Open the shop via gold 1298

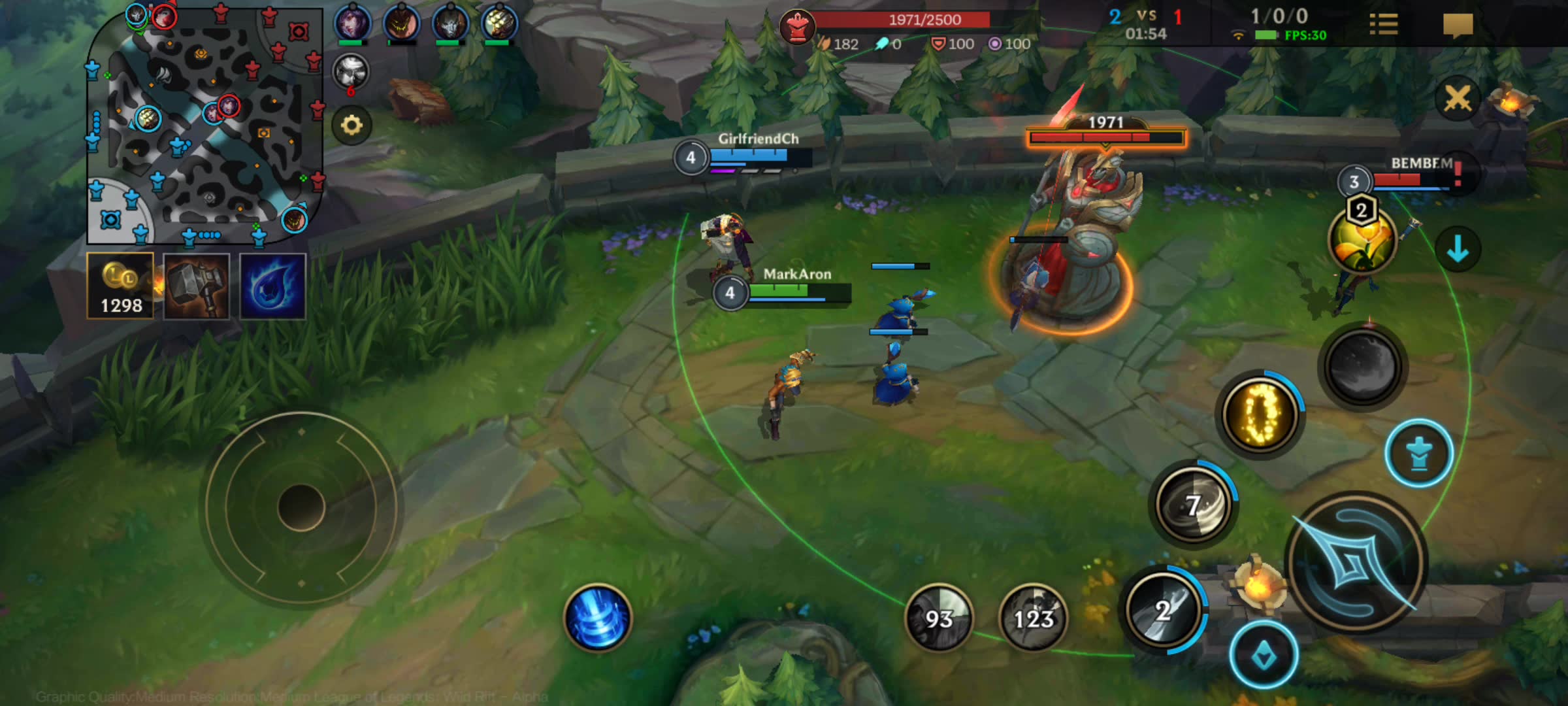point(121,286)
